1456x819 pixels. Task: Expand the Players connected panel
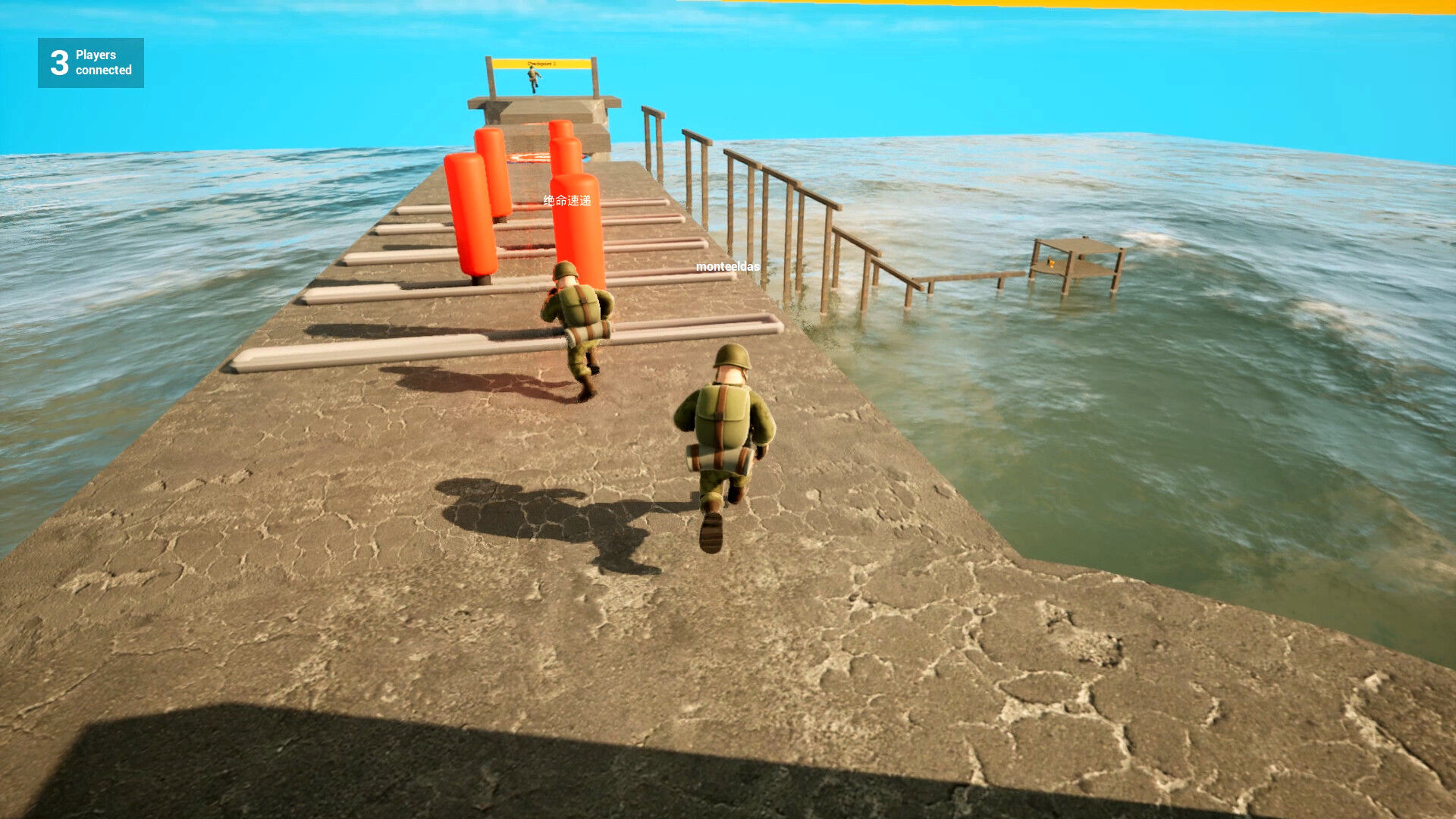(x=90, y=62)
